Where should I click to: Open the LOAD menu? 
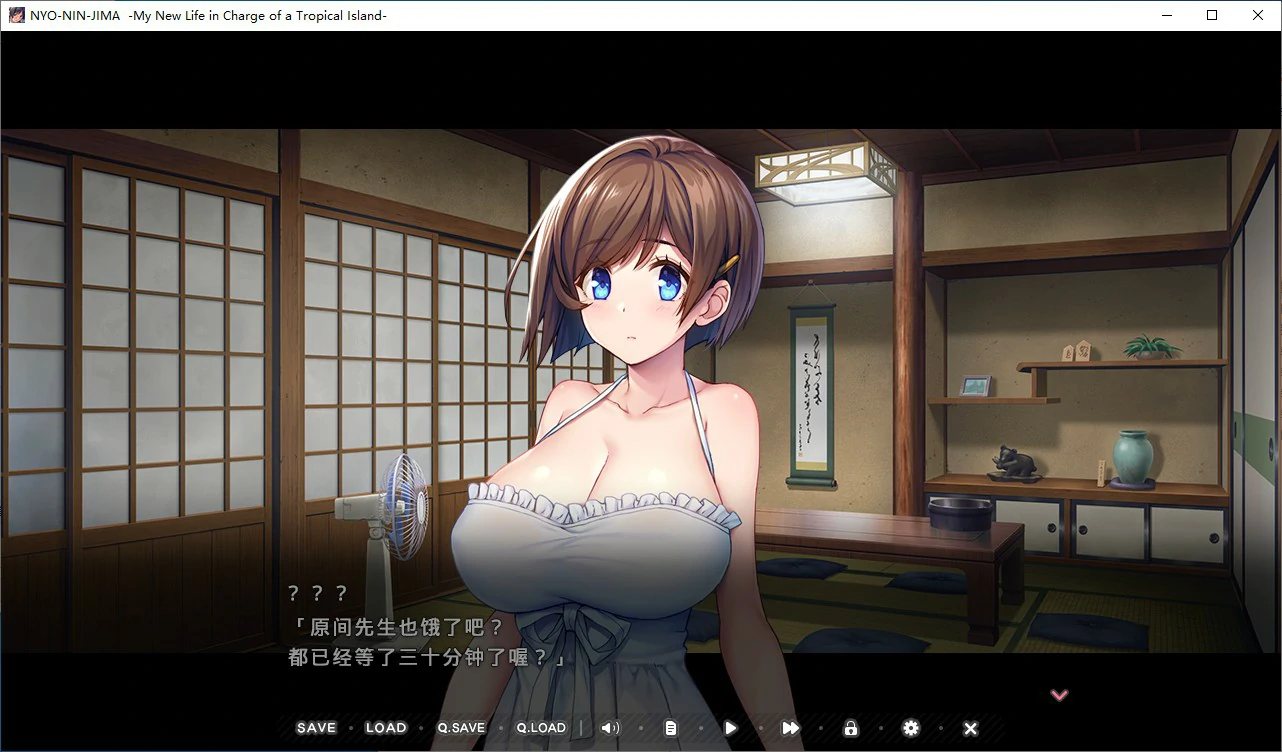(386, 728)
